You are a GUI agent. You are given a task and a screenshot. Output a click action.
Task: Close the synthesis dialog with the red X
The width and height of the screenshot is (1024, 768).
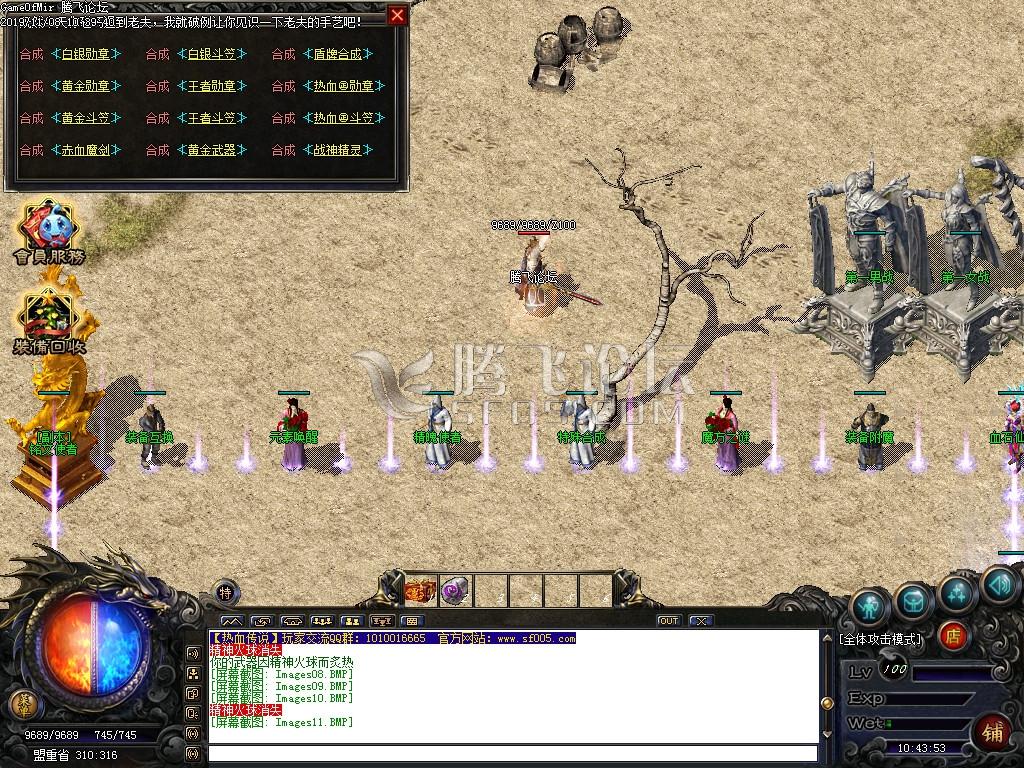tap(398, 15)
